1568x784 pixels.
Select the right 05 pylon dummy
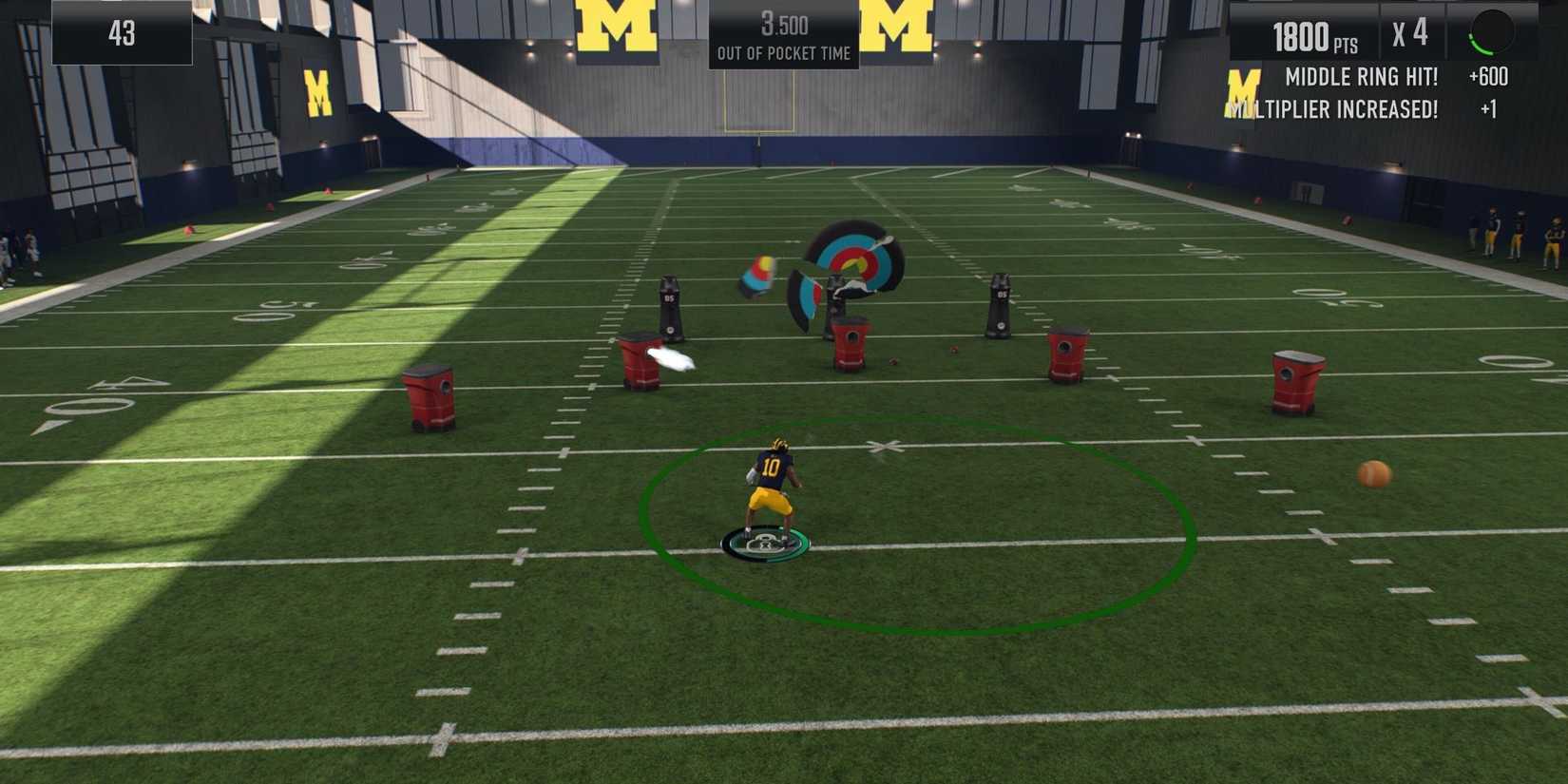pyautogui.click(x=1000, y=304)
